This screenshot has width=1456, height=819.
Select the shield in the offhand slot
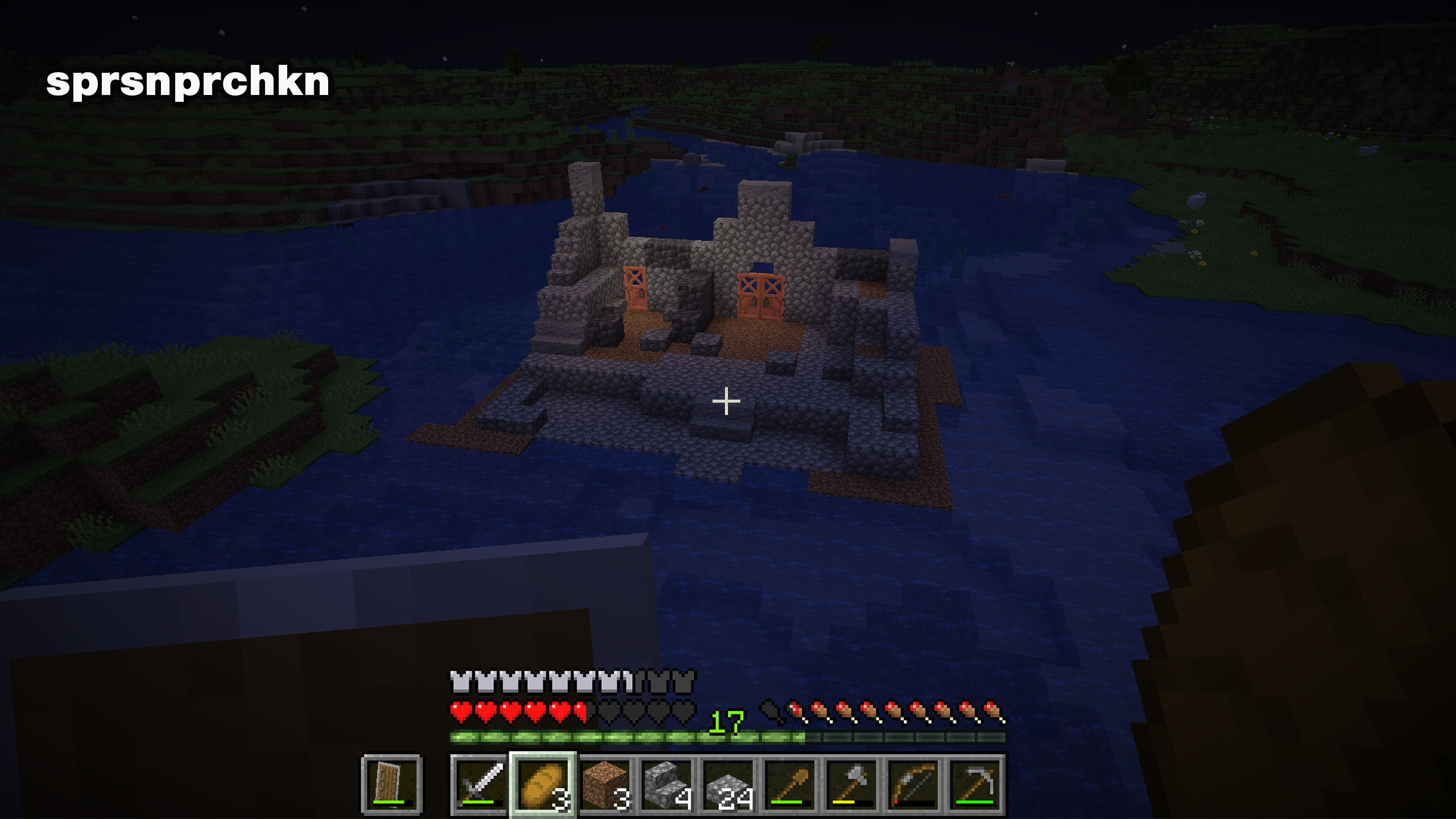[391, 785]
